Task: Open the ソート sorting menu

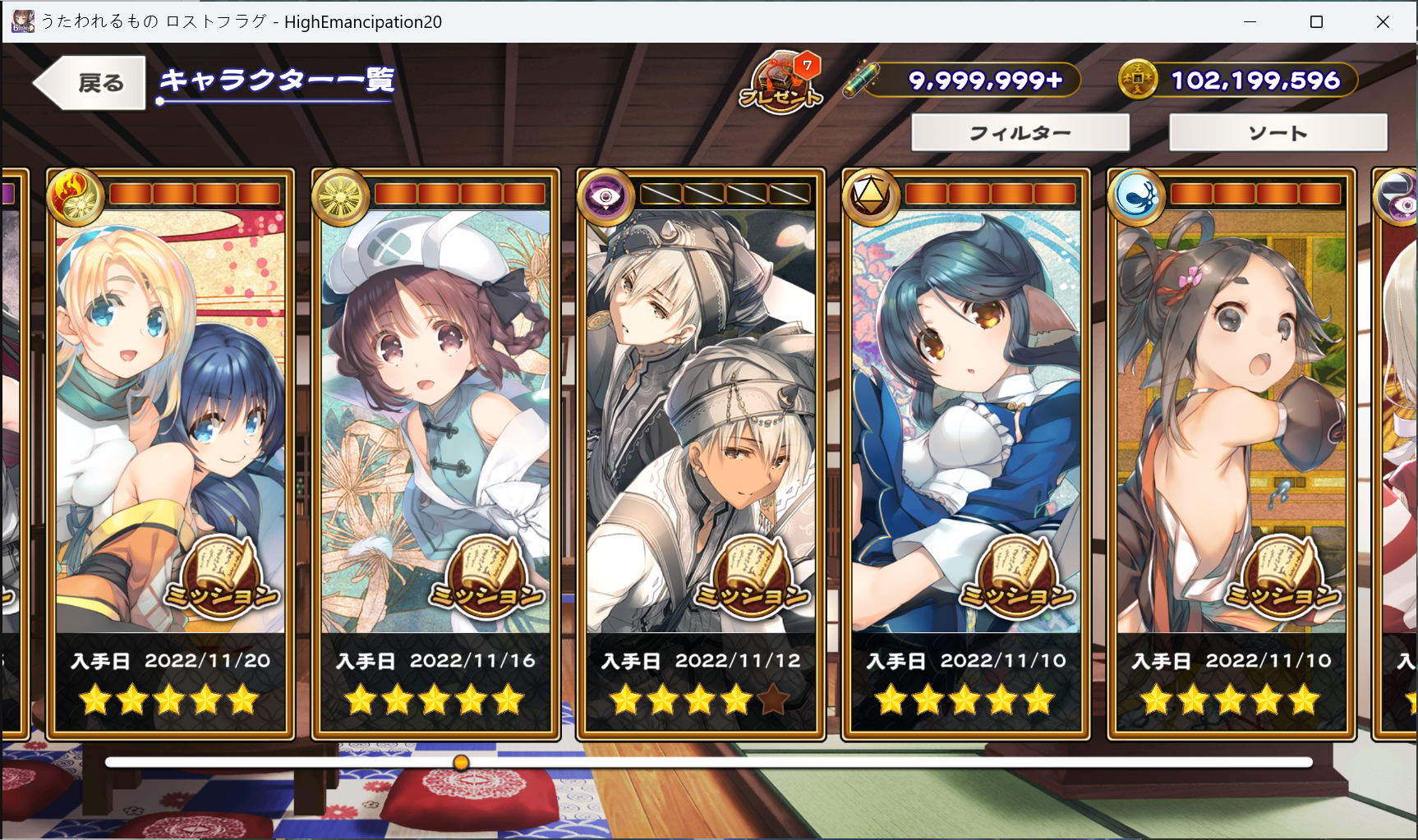Action: point(1278,133)
